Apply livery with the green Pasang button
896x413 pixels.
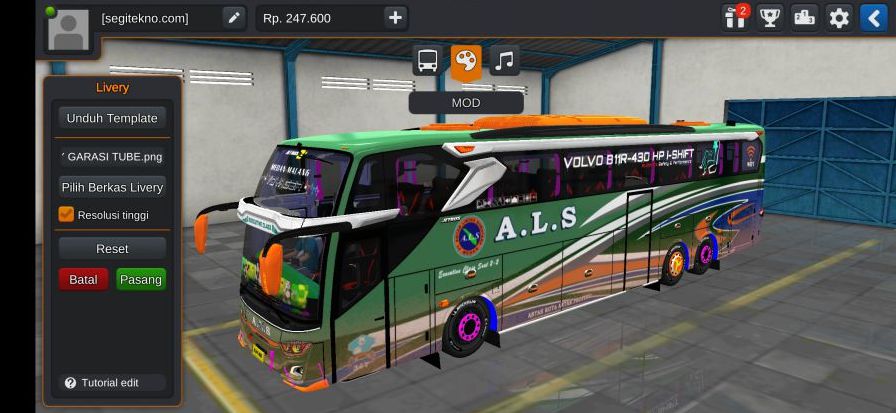pyautogui.click(x=141, y=279)
